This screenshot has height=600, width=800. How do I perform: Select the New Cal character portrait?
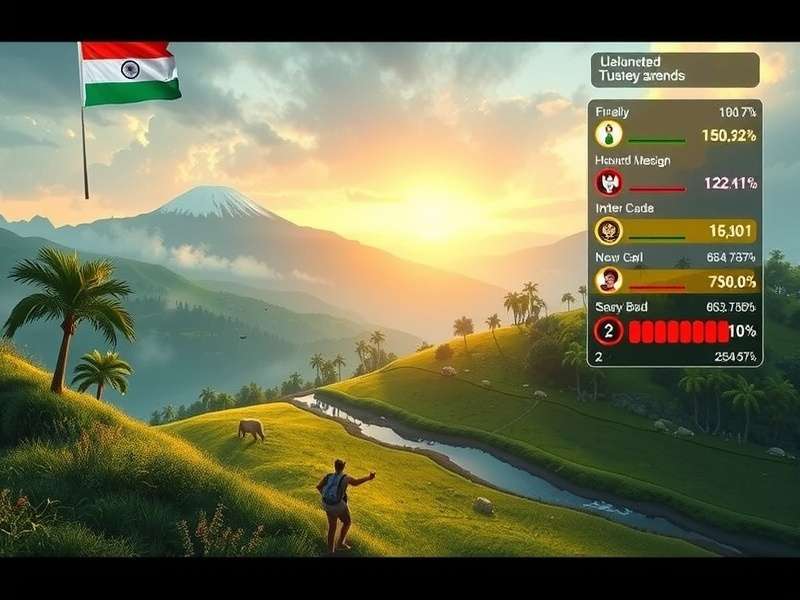609,281
